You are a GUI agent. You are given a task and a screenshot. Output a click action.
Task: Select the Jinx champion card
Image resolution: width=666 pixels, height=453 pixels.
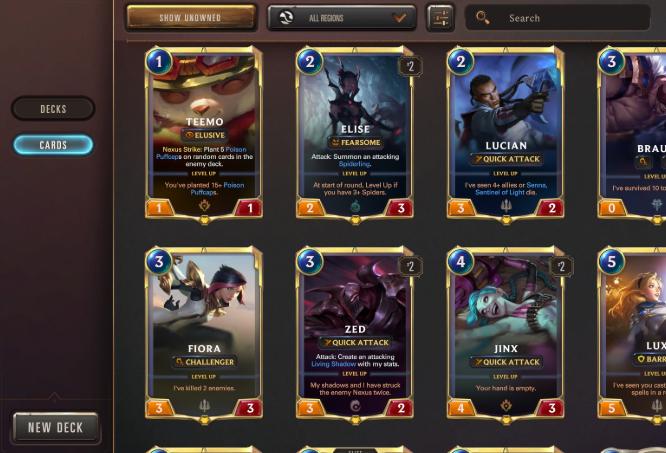505,335
